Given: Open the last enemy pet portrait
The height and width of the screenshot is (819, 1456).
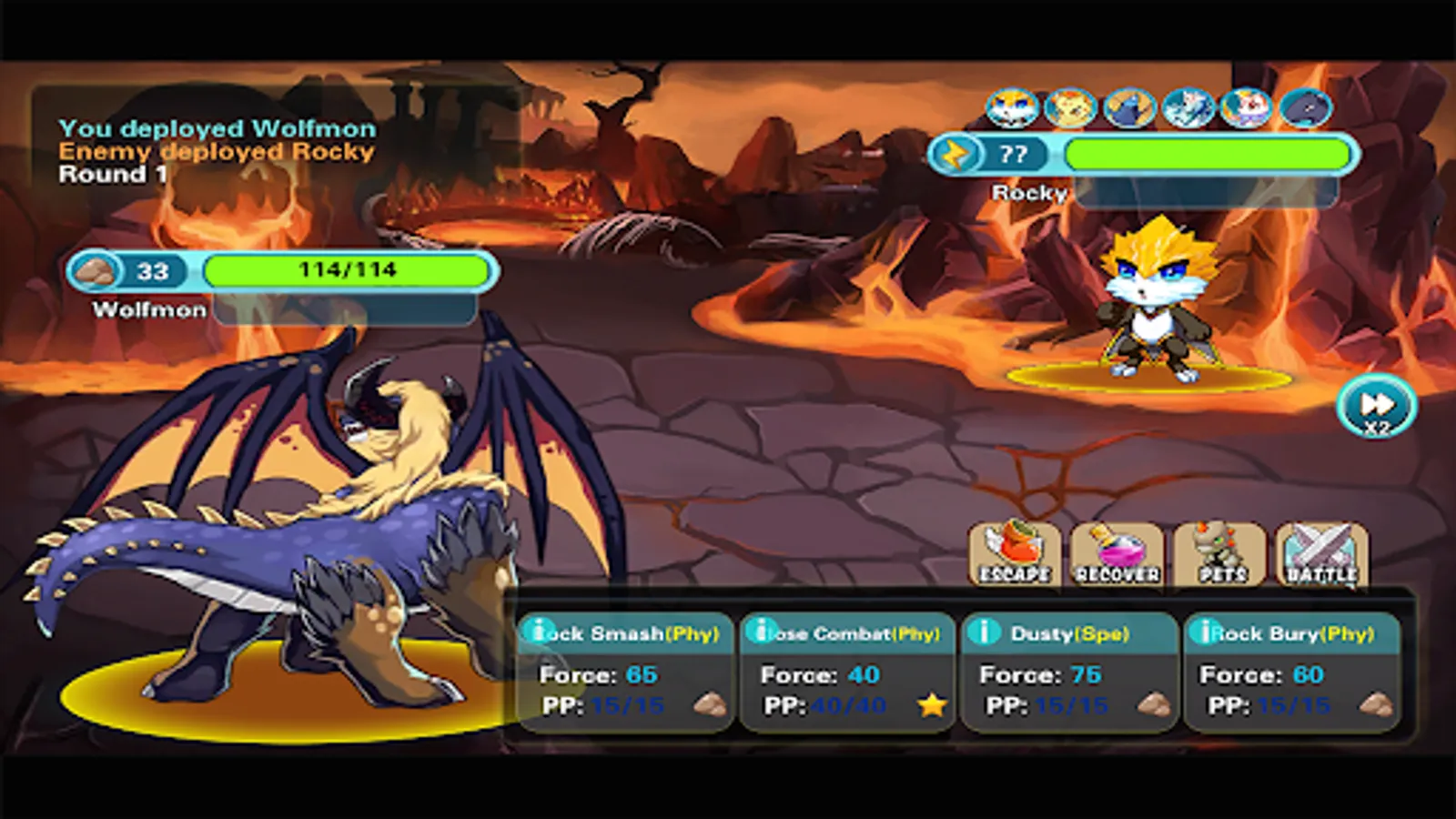Looking at the screenshot, I should (1302, 109).
